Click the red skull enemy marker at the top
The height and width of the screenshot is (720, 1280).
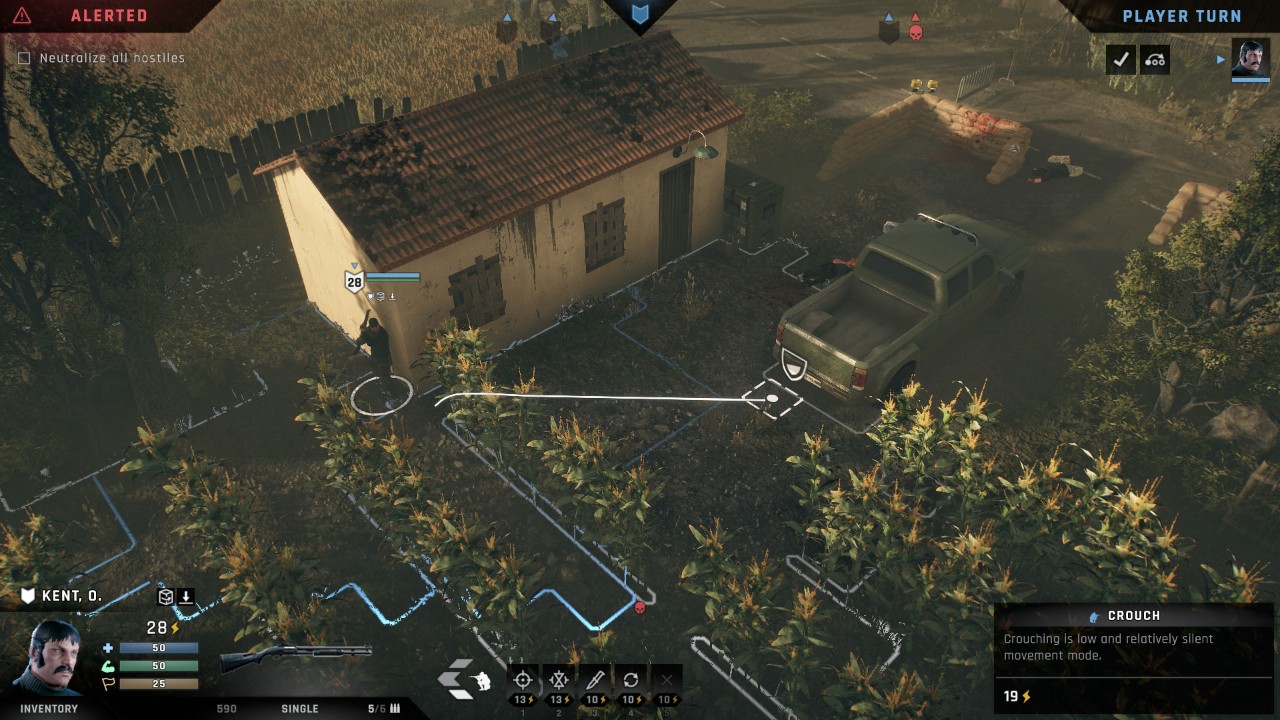coord(915,32)
